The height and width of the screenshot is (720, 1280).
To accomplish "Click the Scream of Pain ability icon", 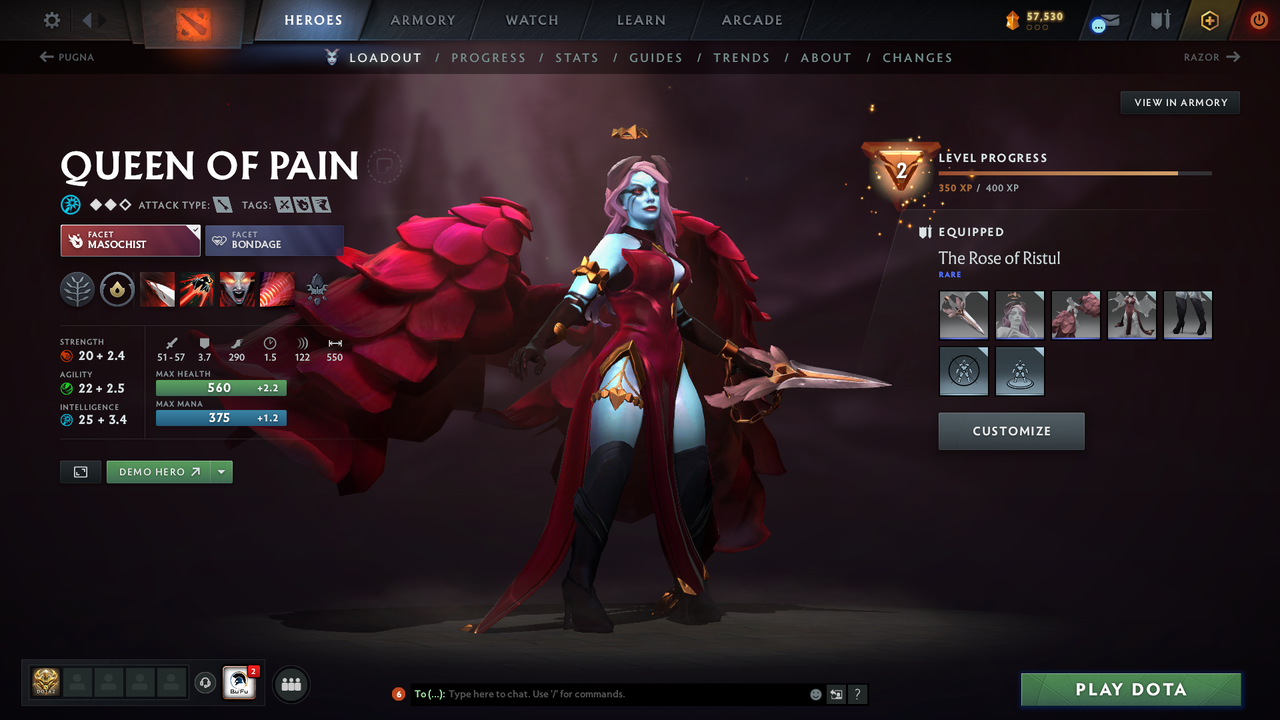I will (237, 289).
